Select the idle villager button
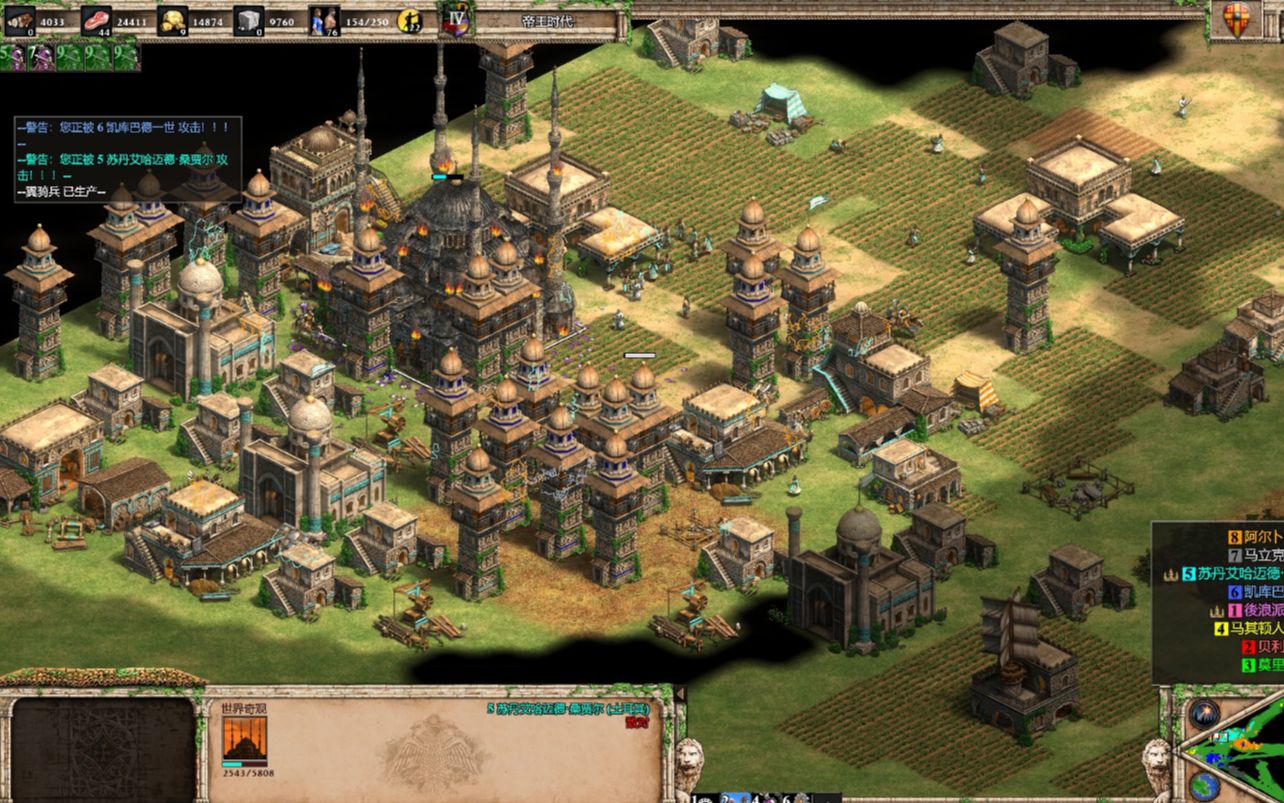 (x=409, y=19)
